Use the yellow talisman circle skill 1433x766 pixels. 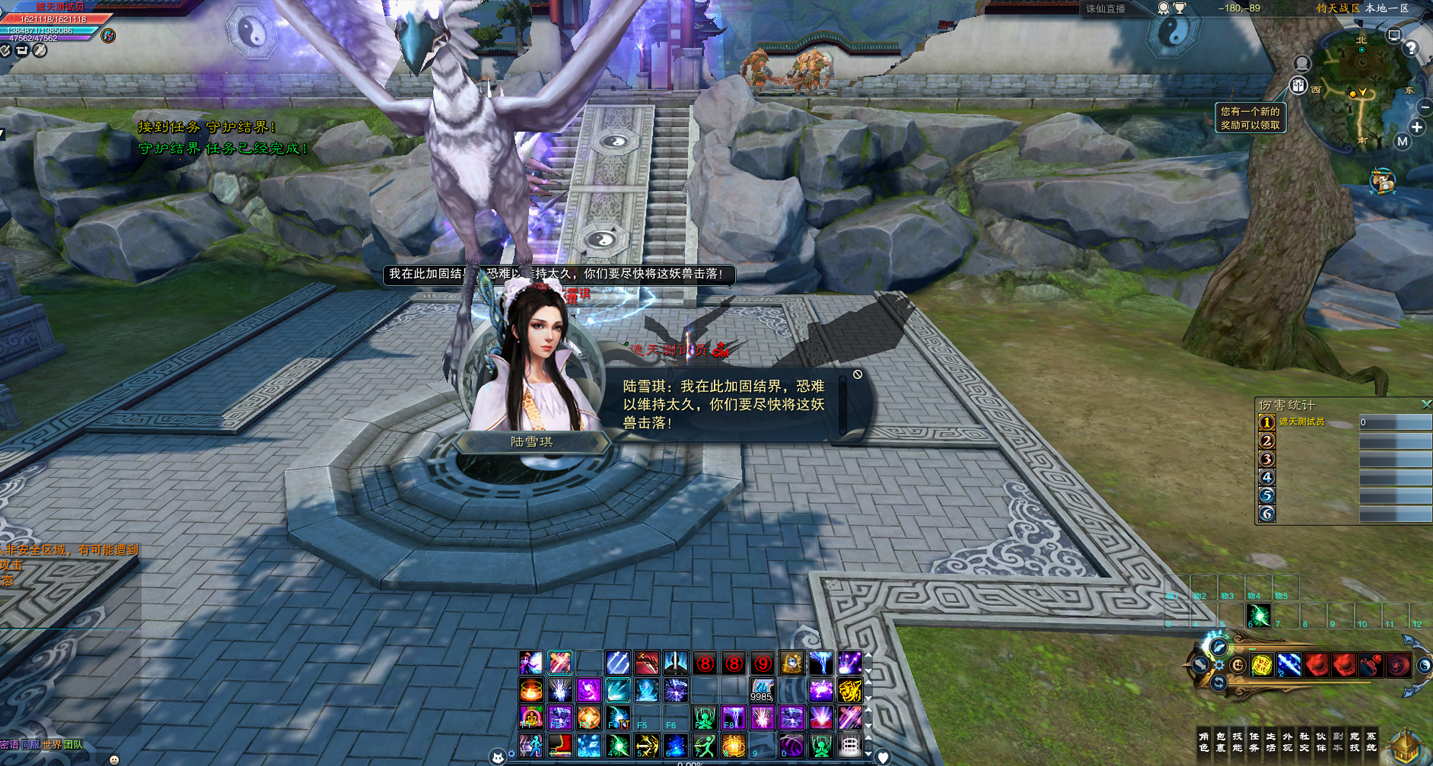[x=1262, y=665]
